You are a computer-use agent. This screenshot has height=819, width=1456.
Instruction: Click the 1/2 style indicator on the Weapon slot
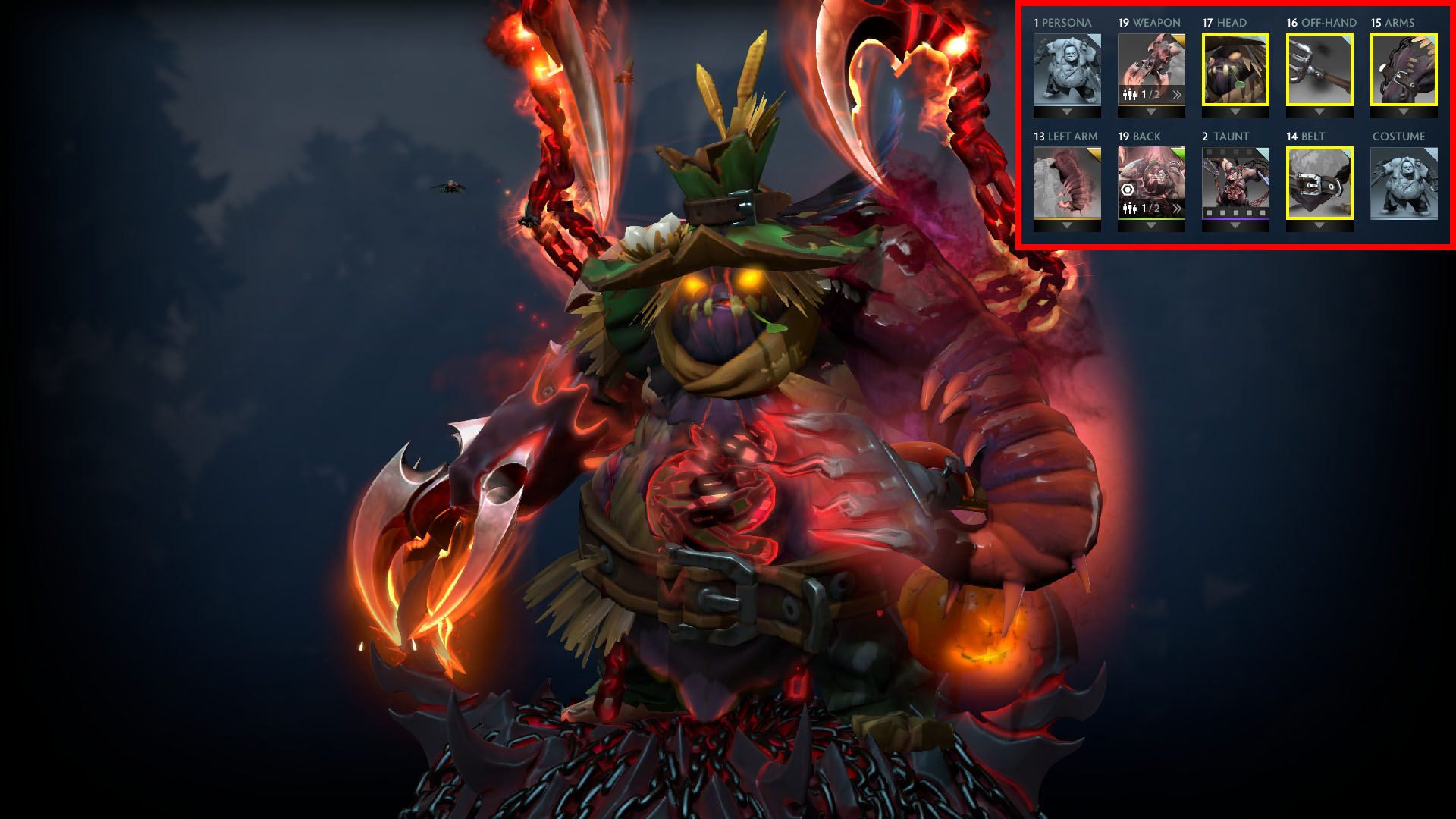click(x=1150, y=94)
